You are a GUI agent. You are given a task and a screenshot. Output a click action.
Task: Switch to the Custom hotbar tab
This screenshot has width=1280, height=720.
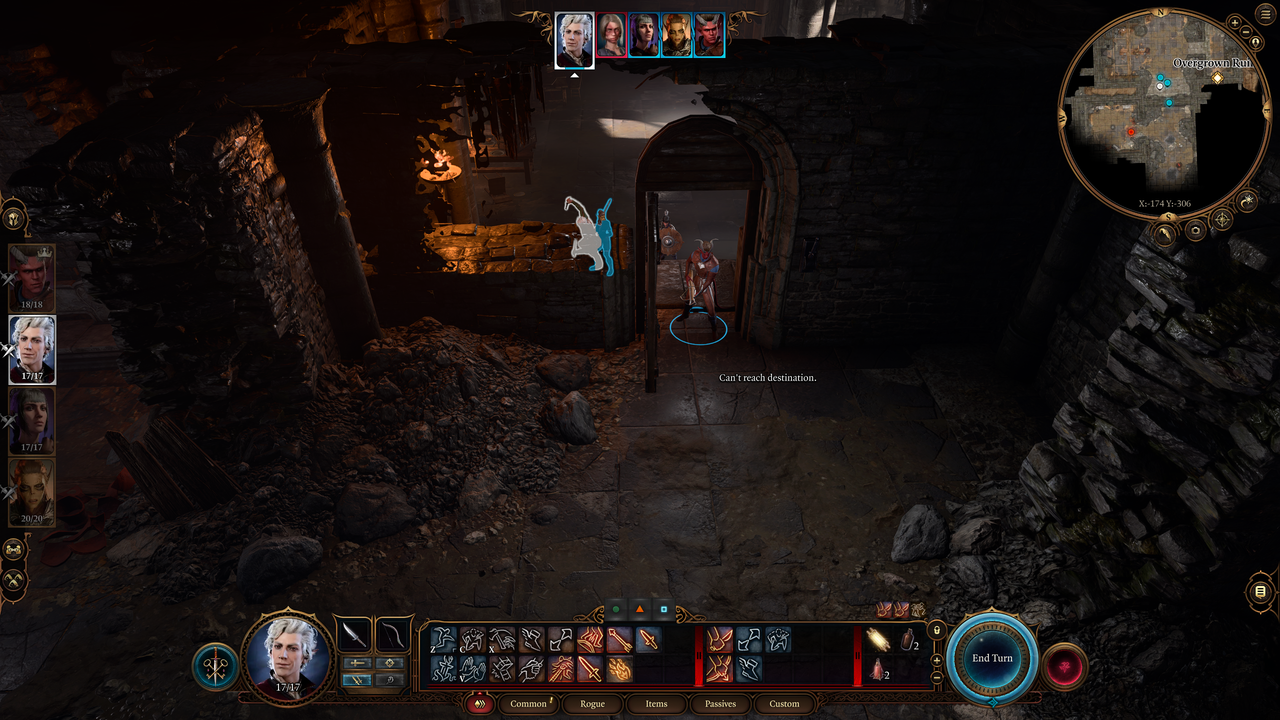784,704
